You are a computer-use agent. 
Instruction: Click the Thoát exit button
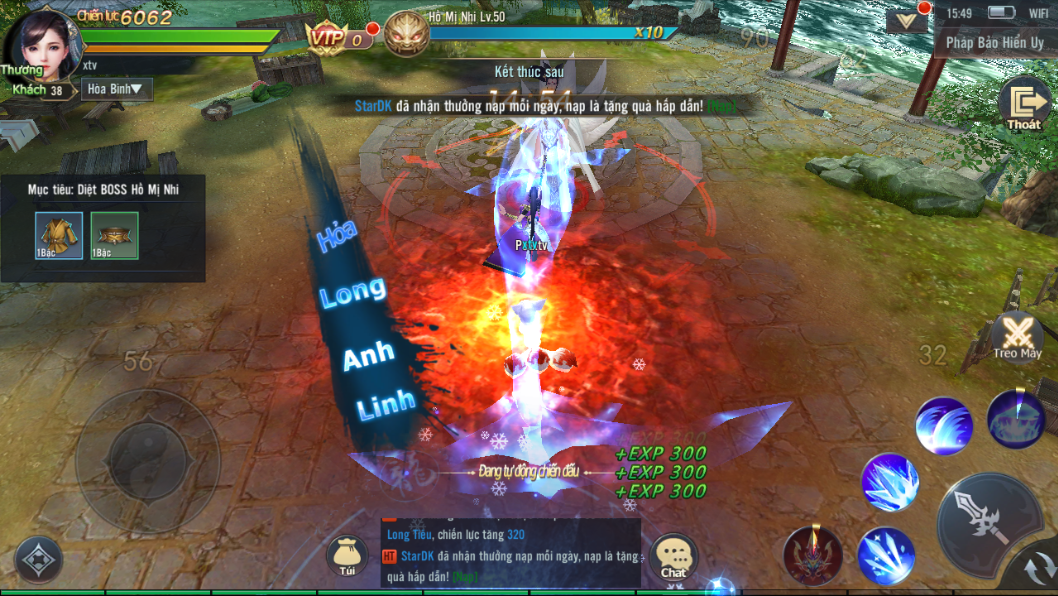click(x=1024, y=105)
